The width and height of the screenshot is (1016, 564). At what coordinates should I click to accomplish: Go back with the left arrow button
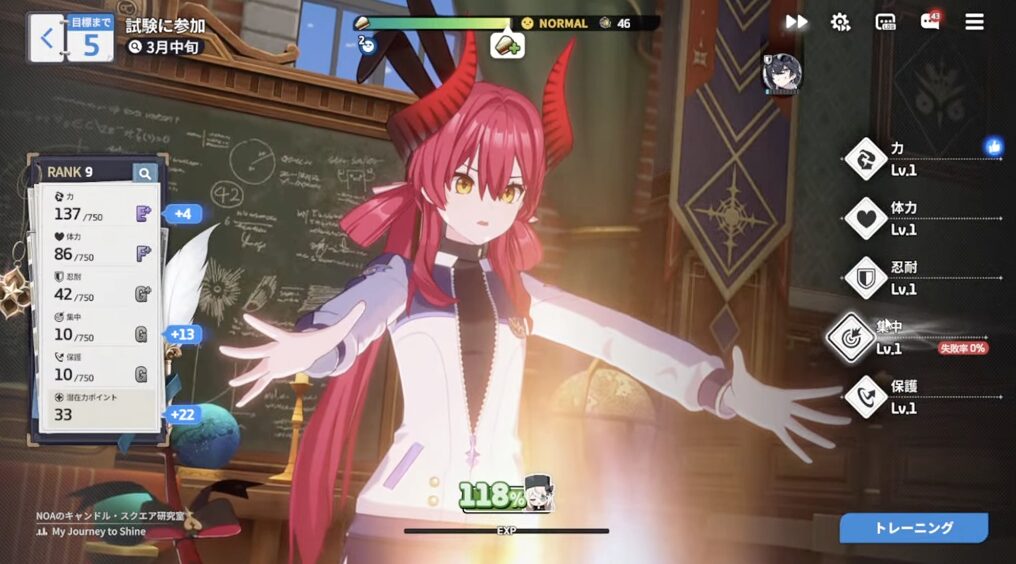click(x=46, y=39)
